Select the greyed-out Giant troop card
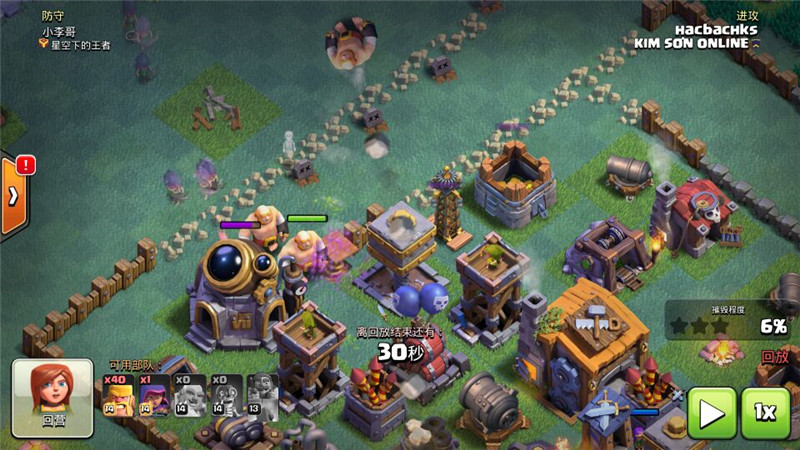This screenshot has width=800, height=450. [190, 395]
